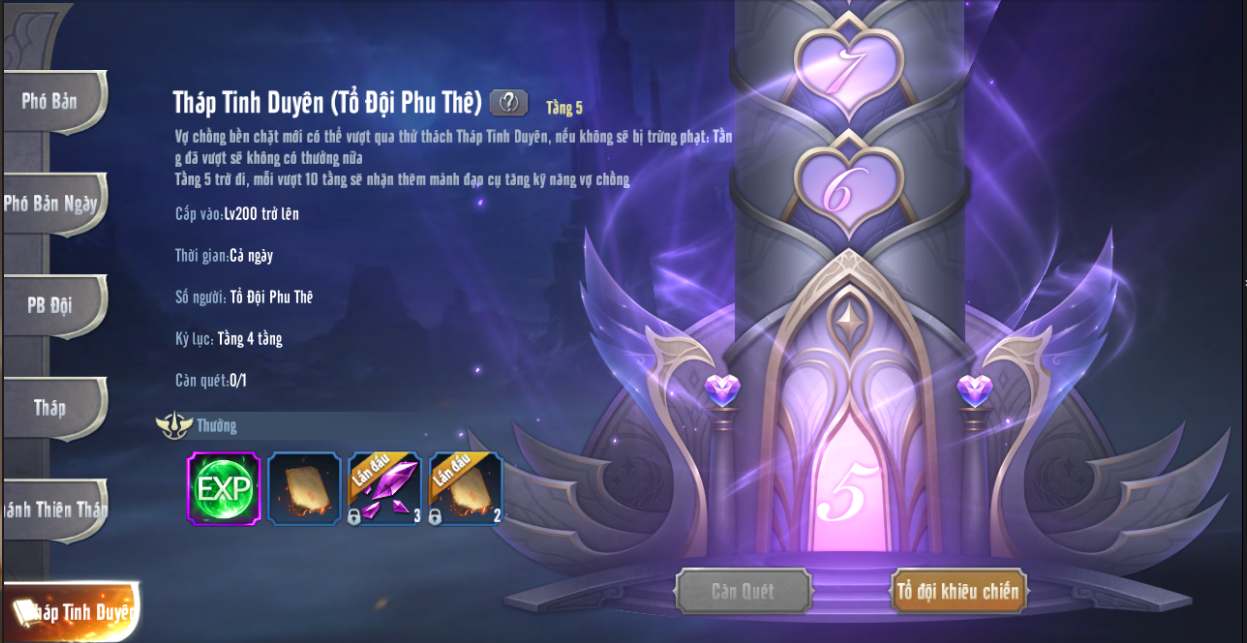Choose floor 6 heart on the tower

click(x=849, y=186)
